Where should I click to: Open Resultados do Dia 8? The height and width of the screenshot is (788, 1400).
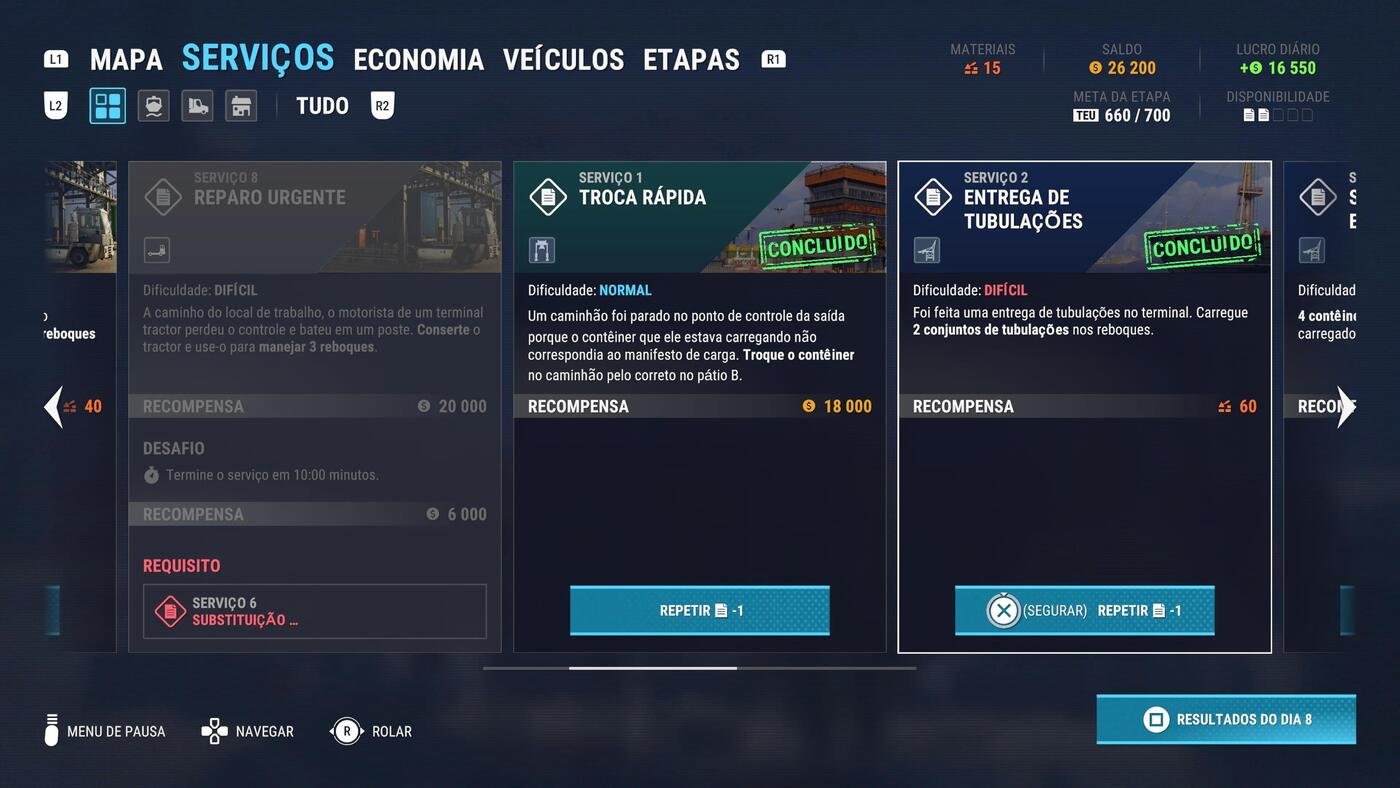click(1226, 719)
